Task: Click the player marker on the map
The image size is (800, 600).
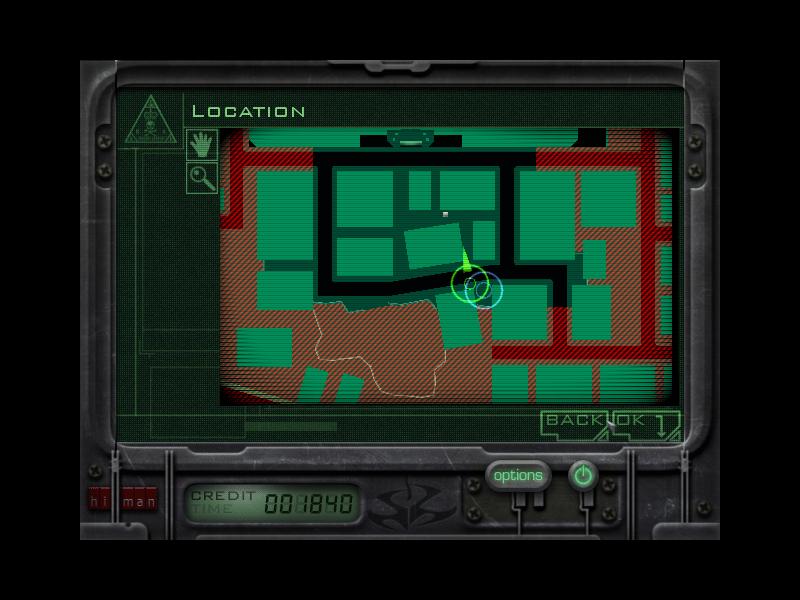Action: click(467, 281)
